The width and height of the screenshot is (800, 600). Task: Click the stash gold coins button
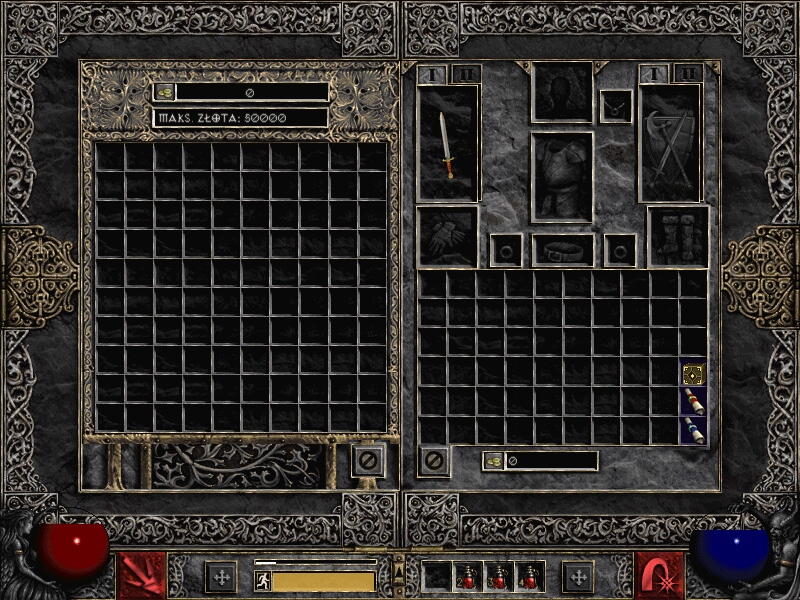click(164, 92)
